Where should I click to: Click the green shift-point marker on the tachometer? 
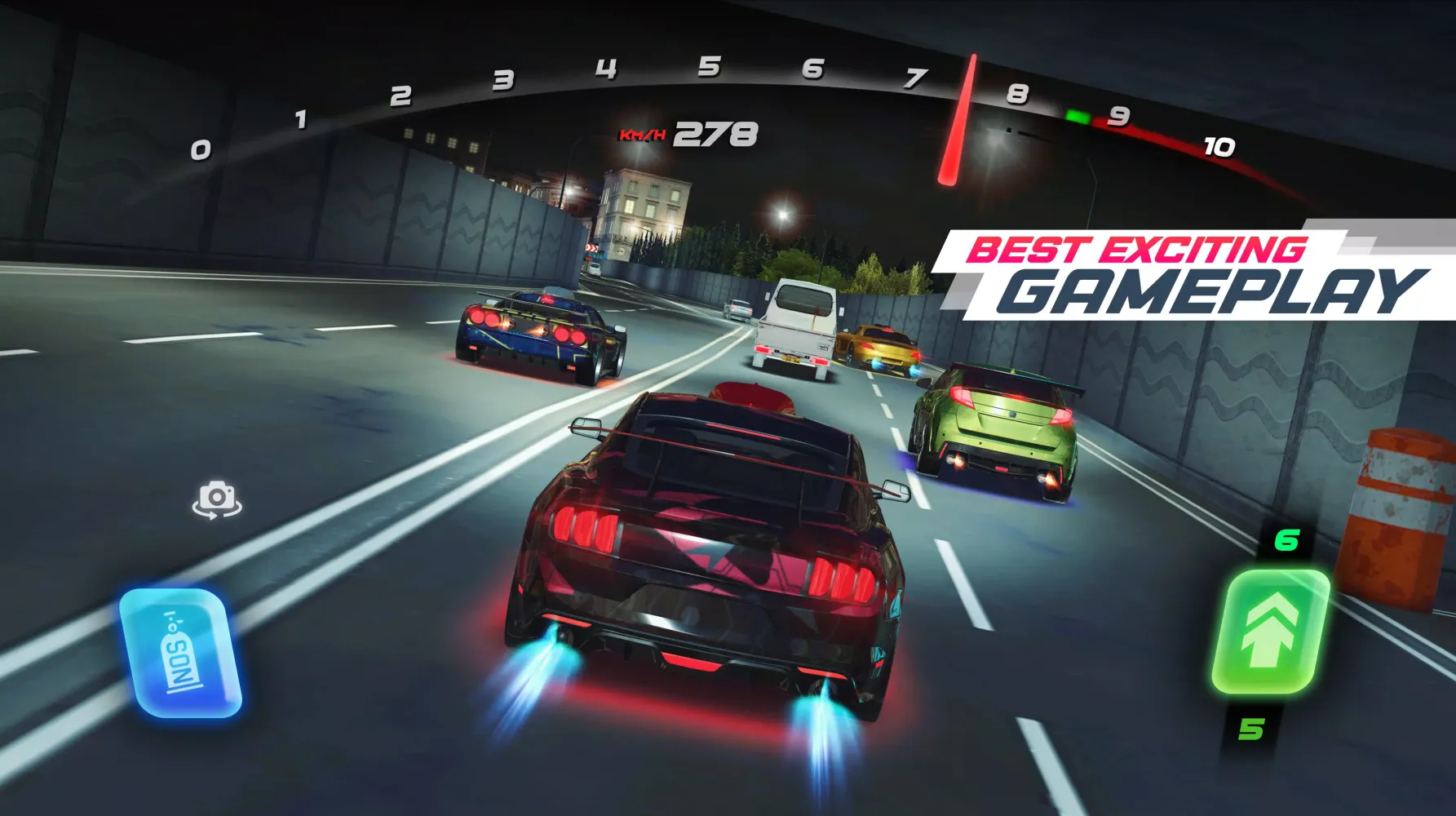1077,117
